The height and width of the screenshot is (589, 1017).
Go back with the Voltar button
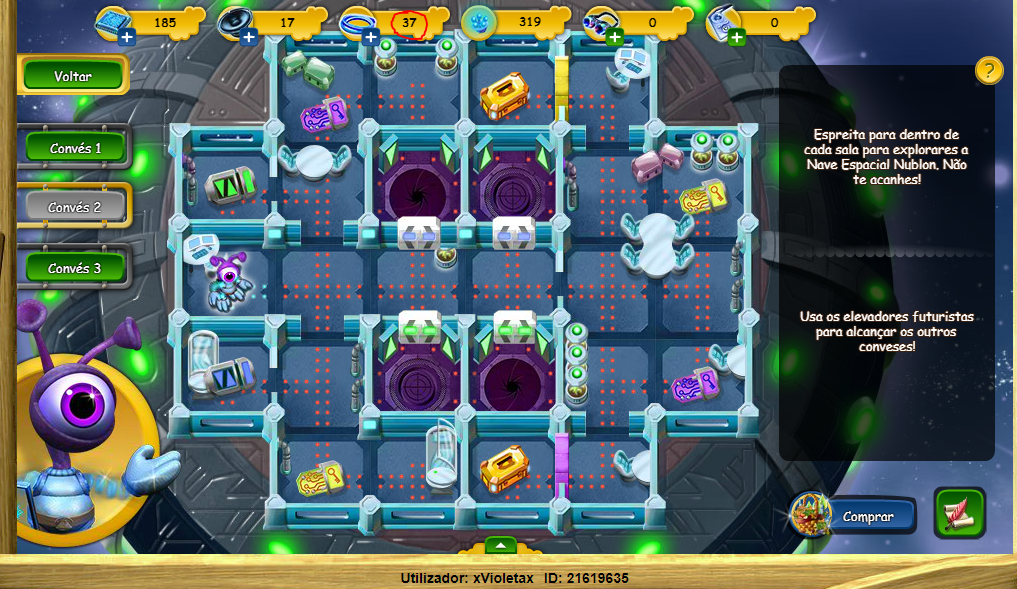73,75
